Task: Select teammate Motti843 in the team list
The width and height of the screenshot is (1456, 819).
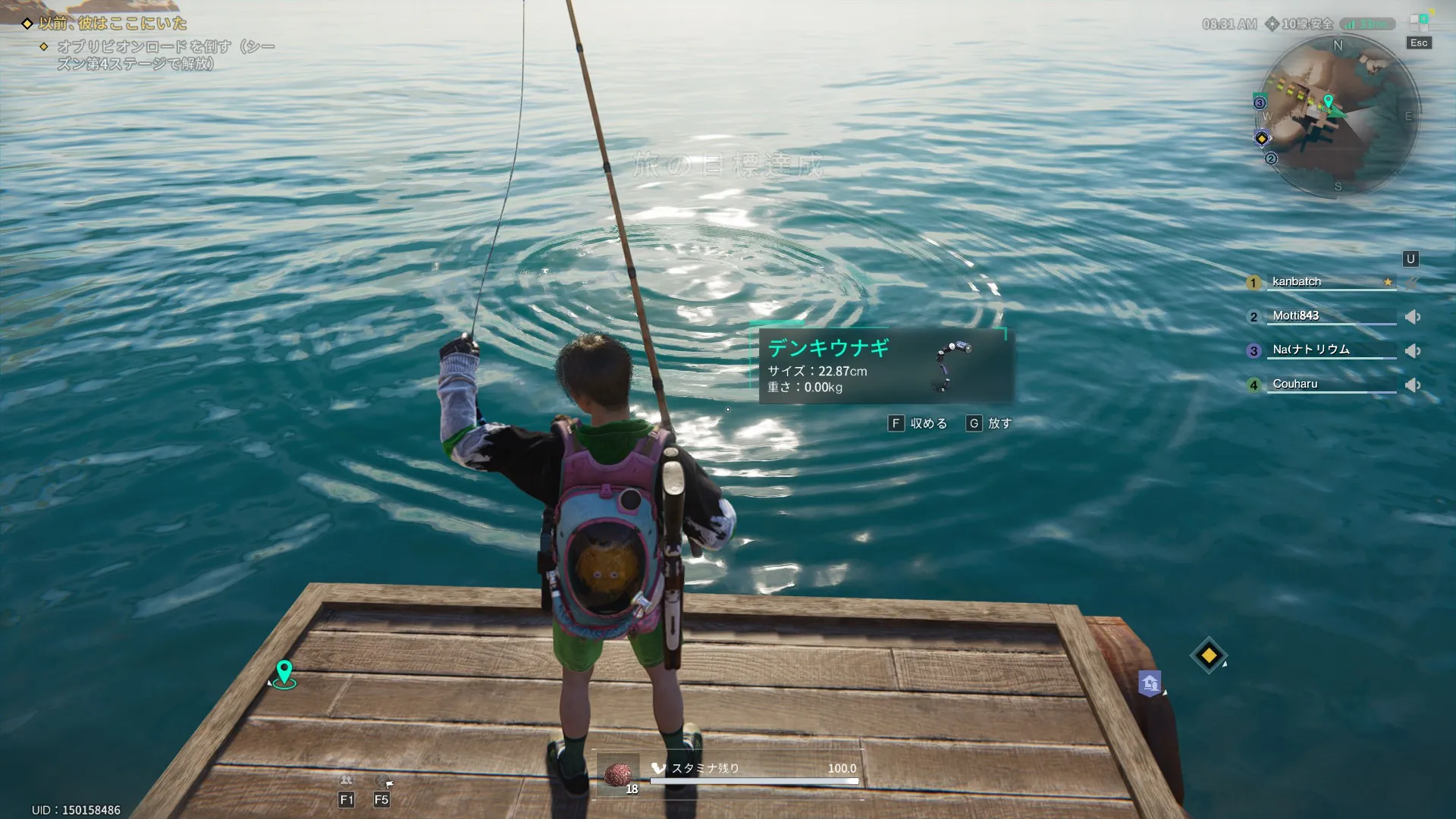Action: (1295, 315)
